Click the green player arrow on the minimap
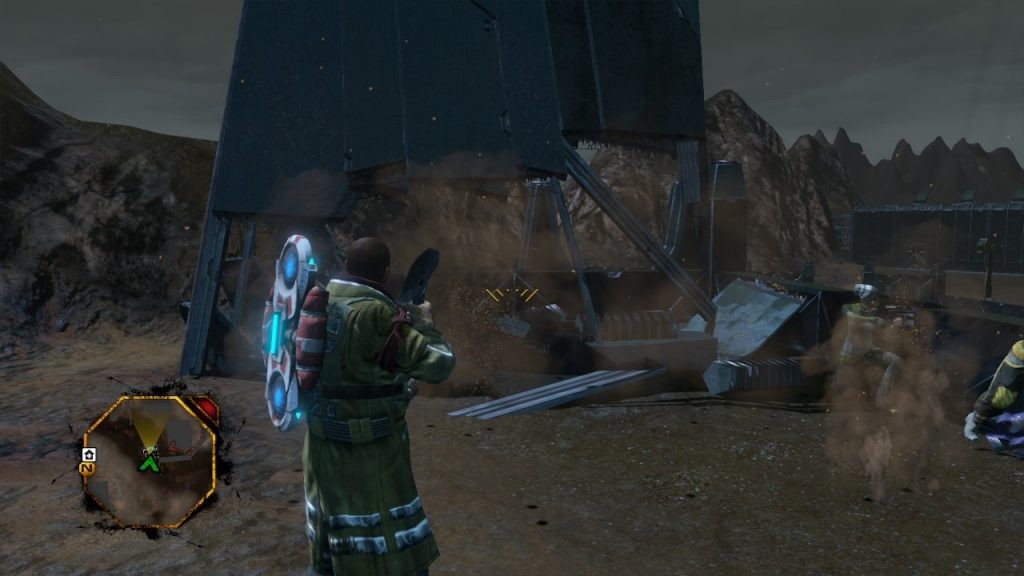 coord(150,462)
